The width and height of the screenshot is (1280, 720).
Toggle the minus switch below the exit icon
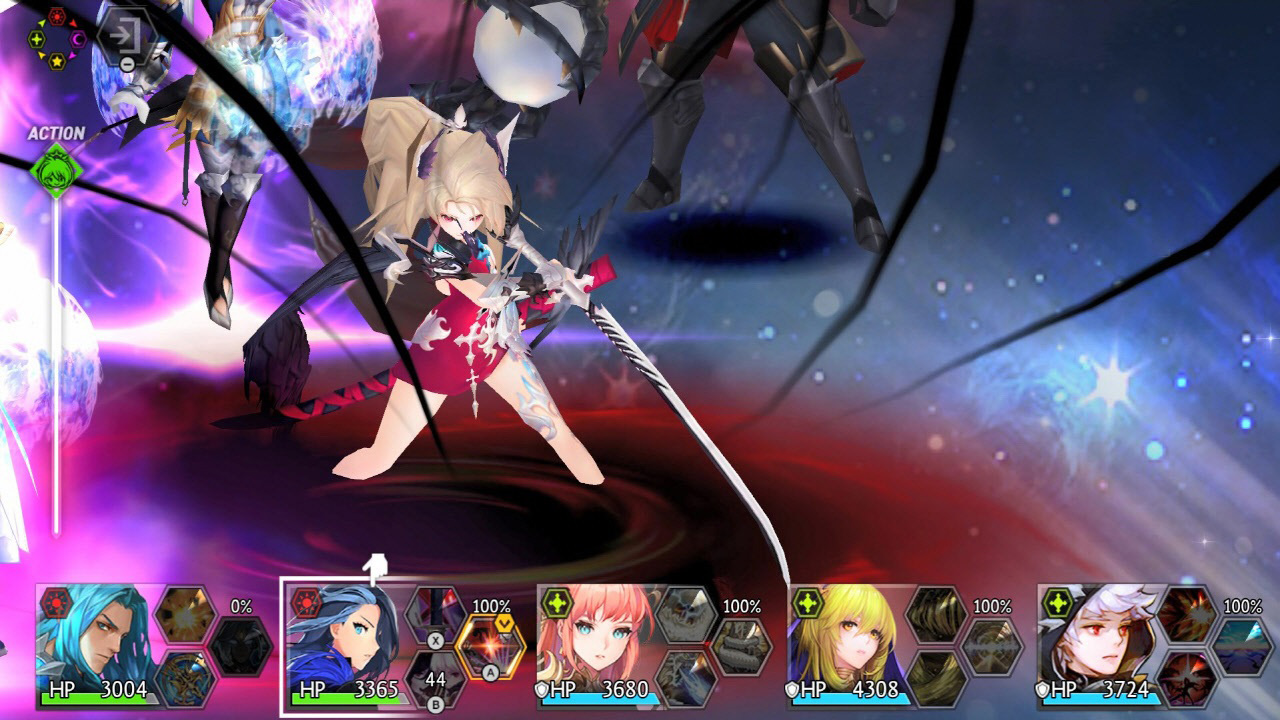click(128, 64)
